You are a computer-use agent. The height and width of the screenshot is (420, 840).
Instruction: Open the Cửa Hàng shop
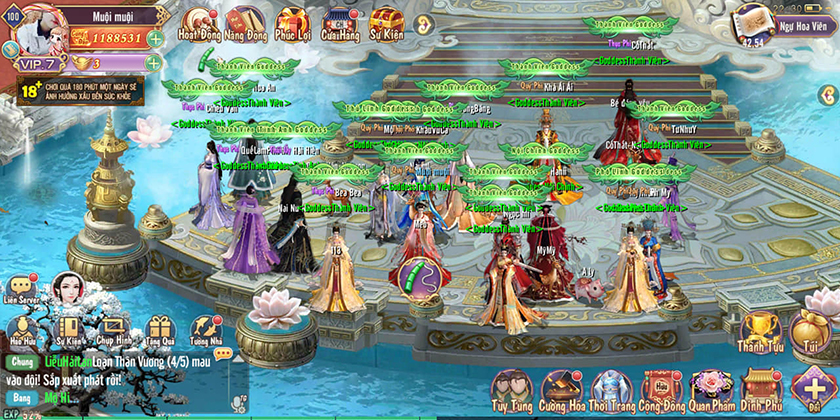click(x=340, y=22)
